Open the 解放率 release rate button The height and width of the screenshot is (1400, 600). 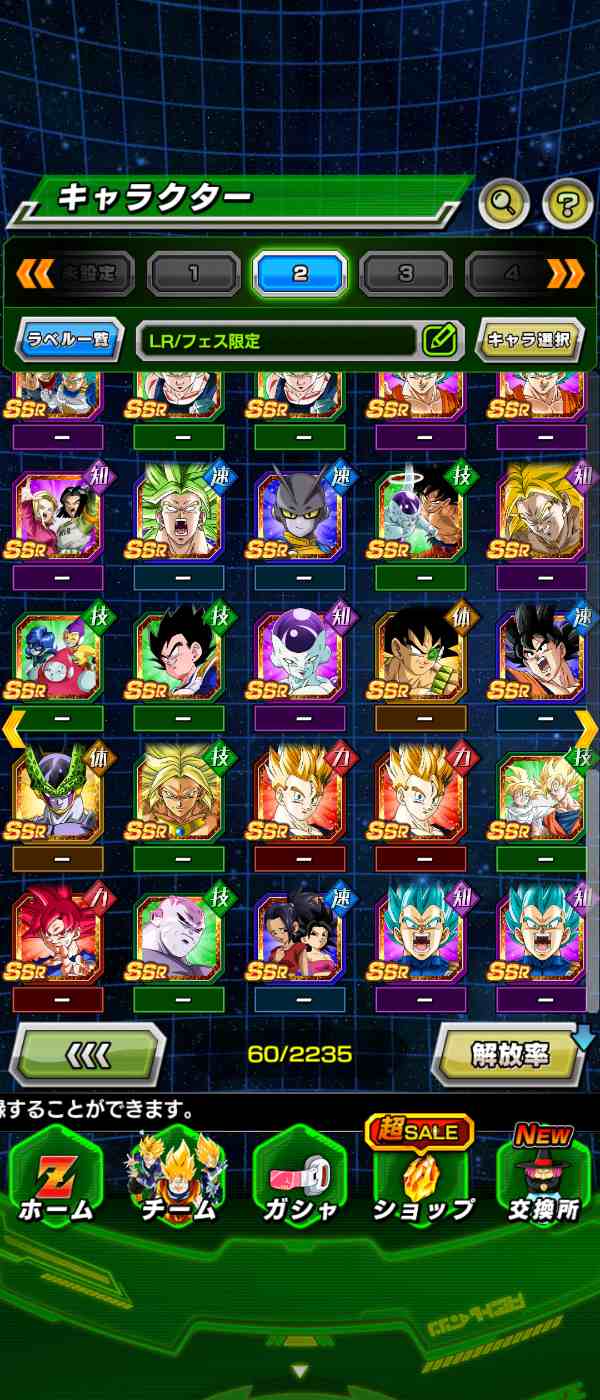click(510, 1054)
